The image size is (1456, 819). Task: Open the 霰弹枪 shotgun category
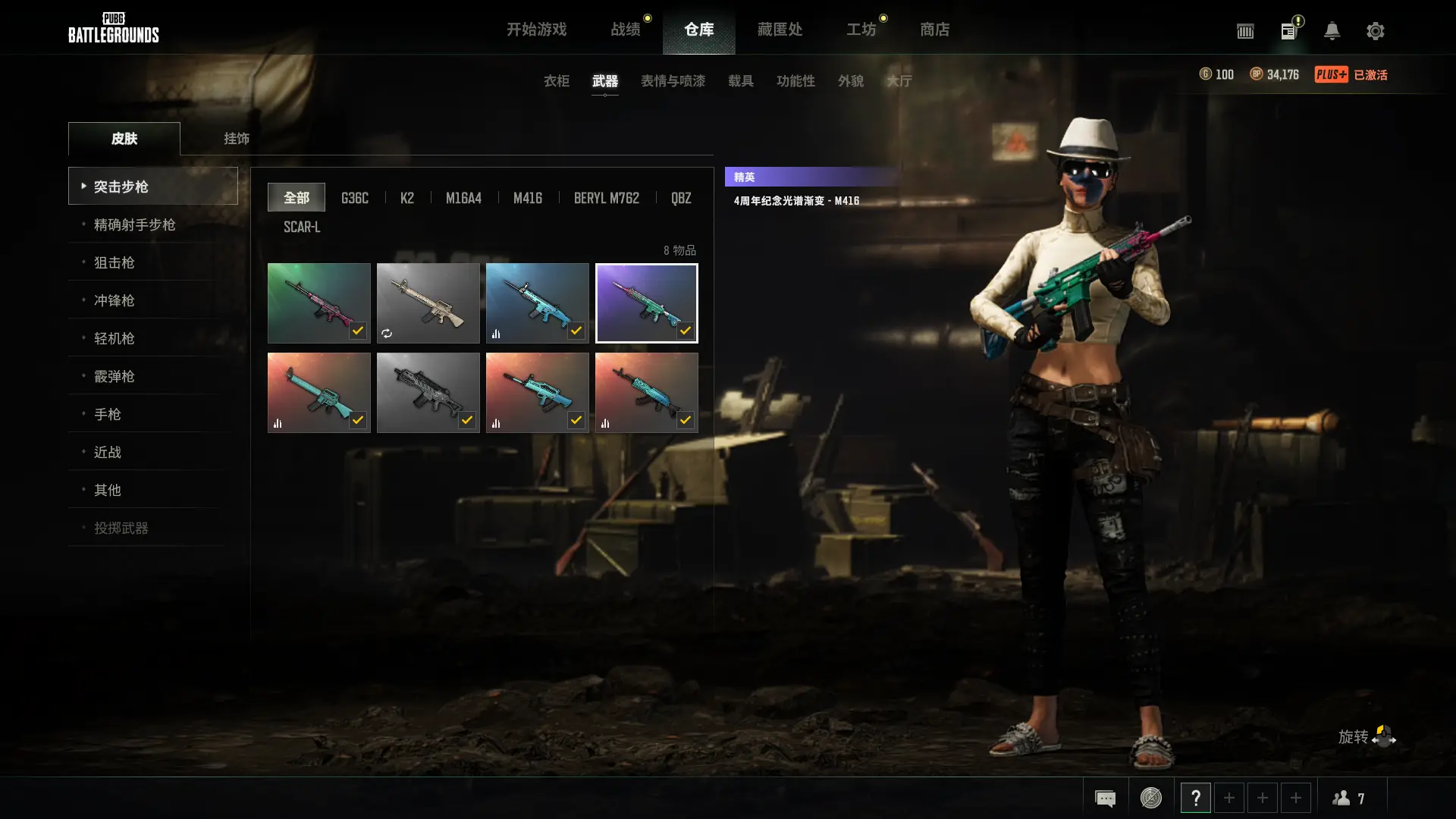pyautogui.click(x=114, y=376)
